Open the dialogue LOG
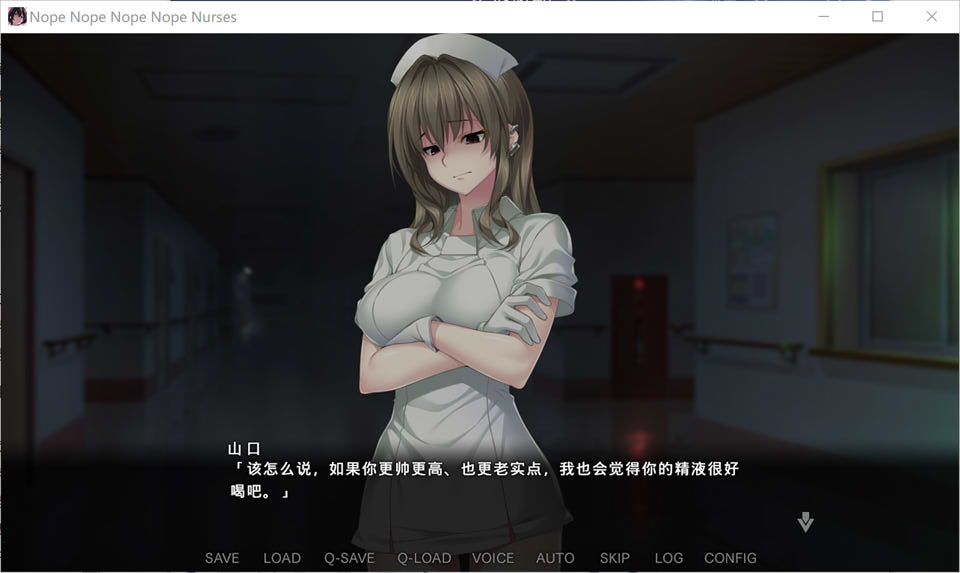Image resolution: width=960 pixels, height=573 pixels. 669,558
